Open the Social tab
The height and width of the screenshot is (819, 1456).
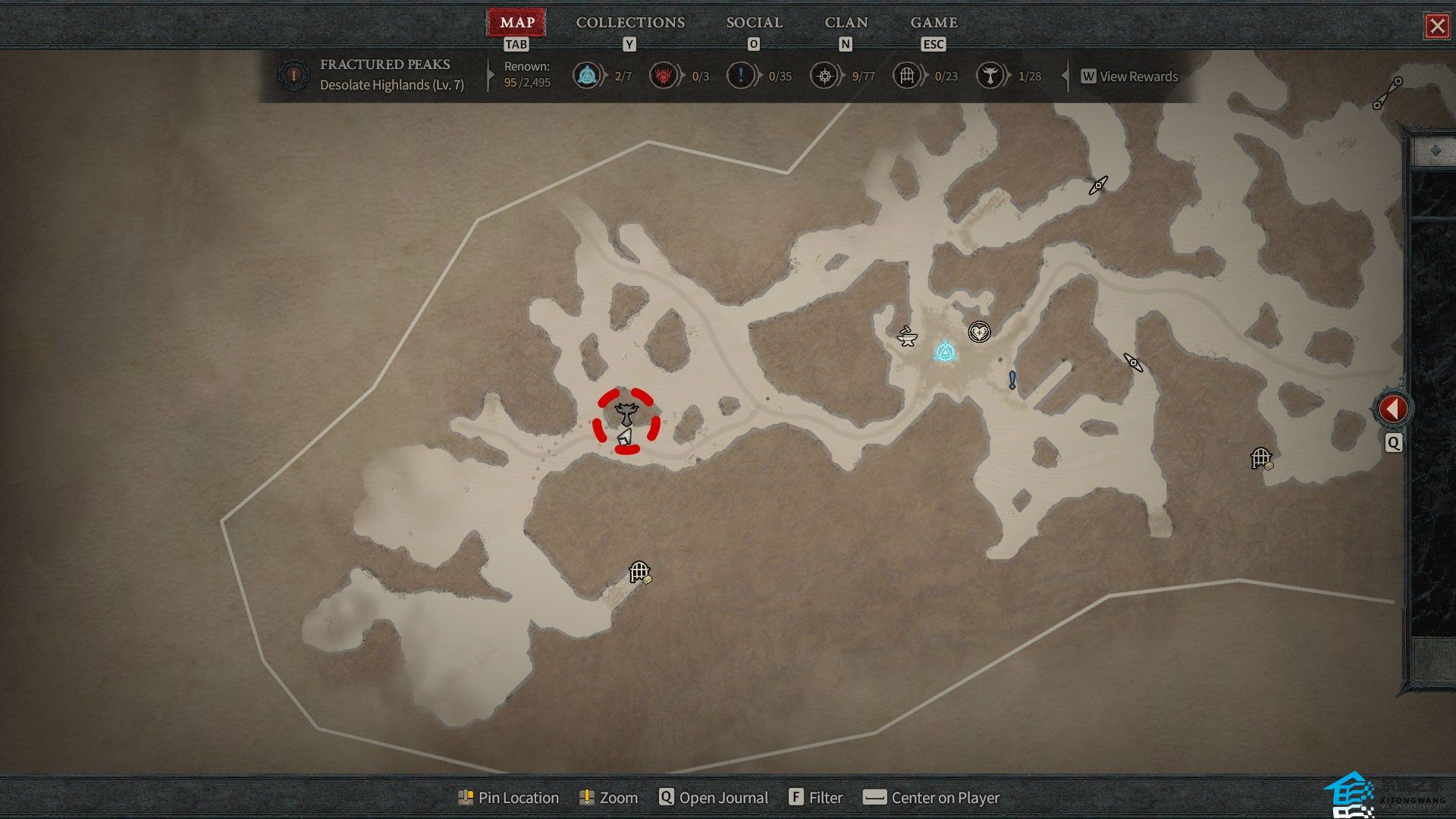click(x=754, y=23)
